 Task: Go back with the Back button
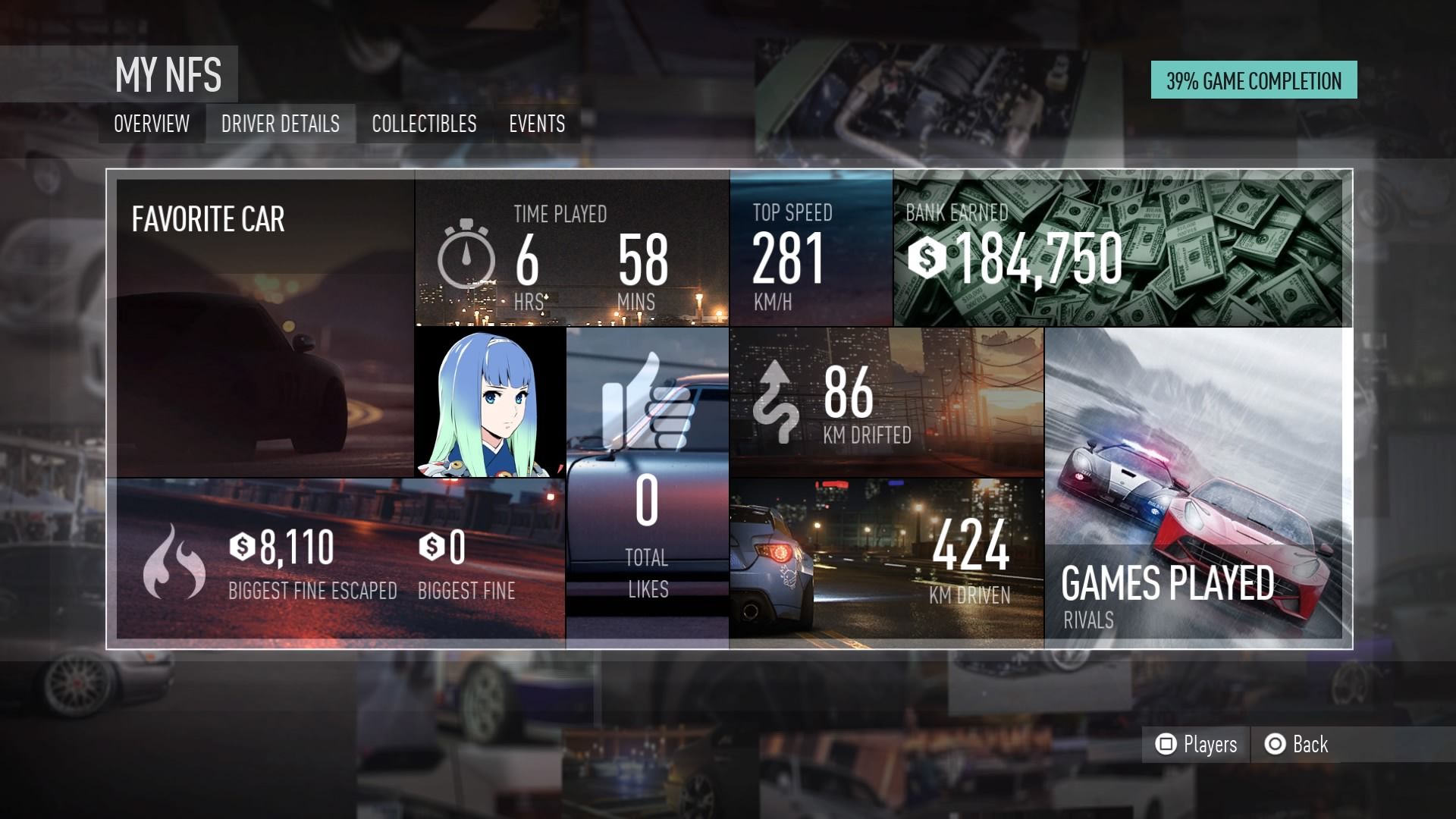[x=1297, y=744]
